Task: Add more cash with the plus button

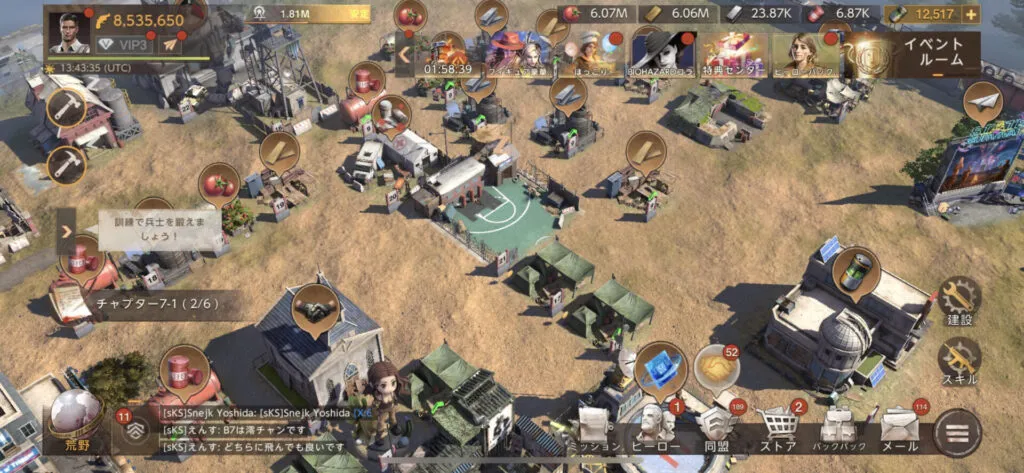Action: (970, 14)
